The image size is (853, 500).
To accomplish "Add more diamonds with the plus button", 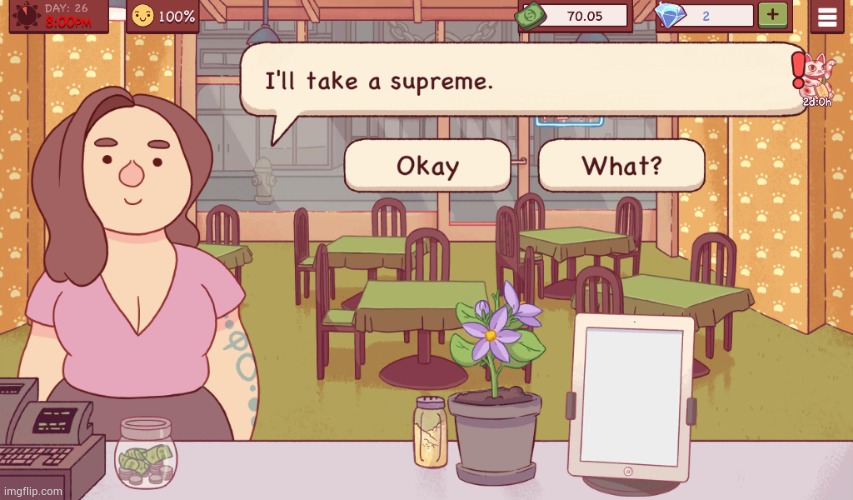I will [771, 15].
